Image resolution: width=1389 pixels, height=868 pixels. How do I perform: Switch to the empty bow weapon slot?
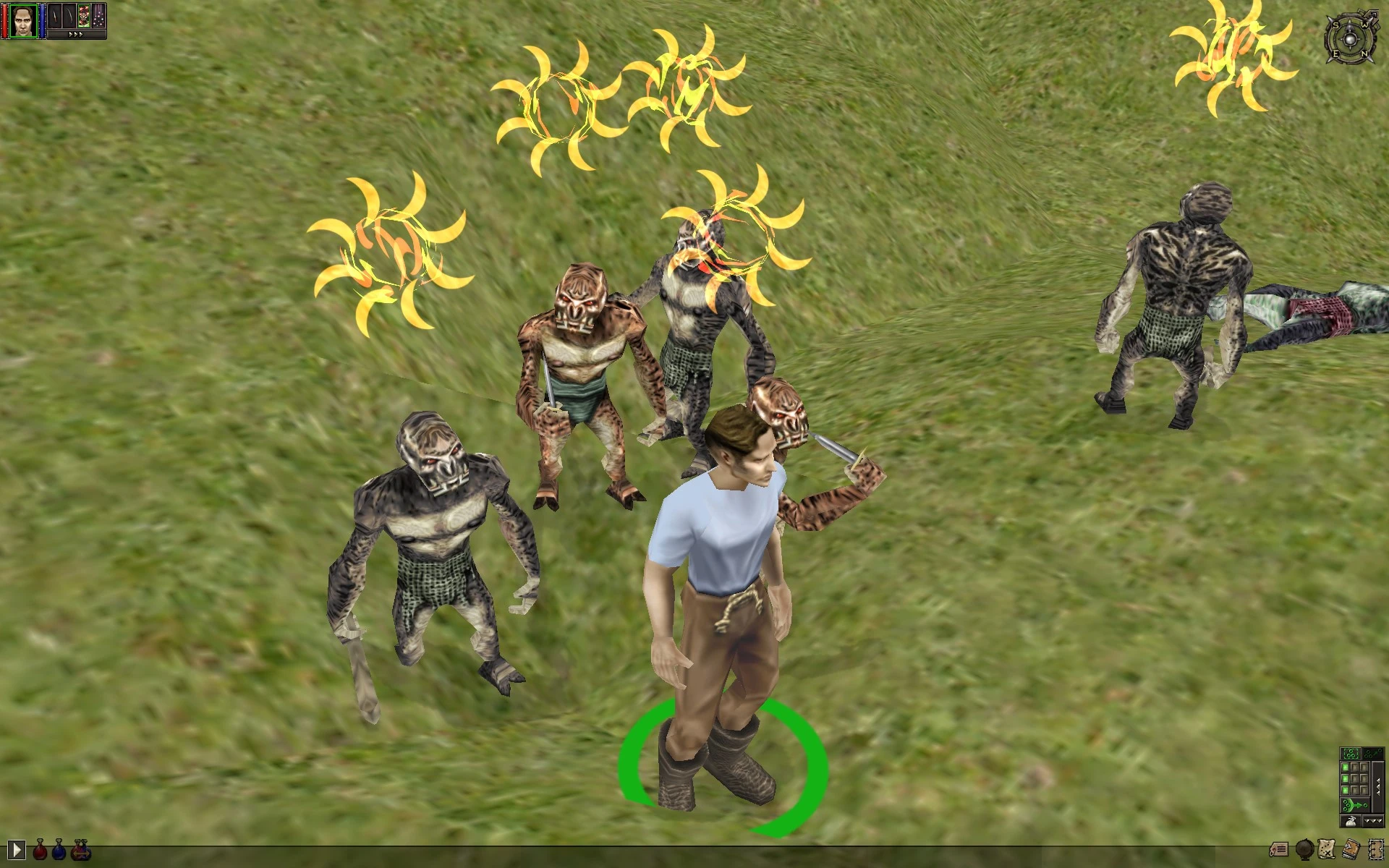point(69,16)
